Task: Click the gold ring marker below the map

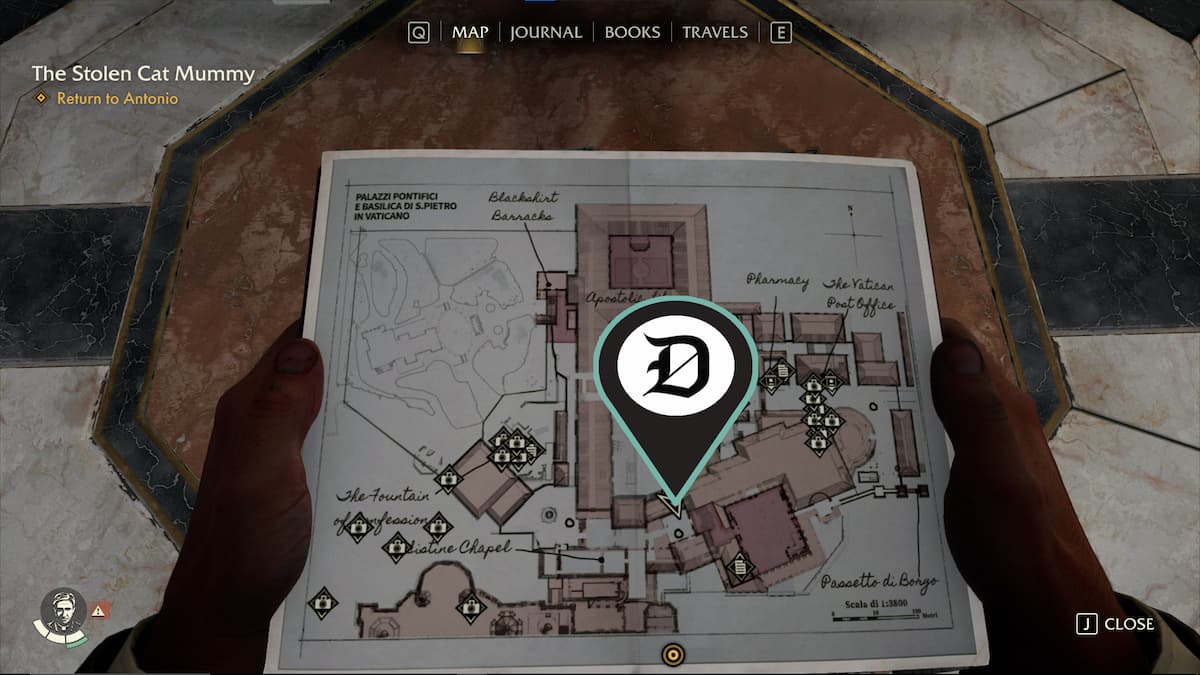Action: tap(674, 655)
